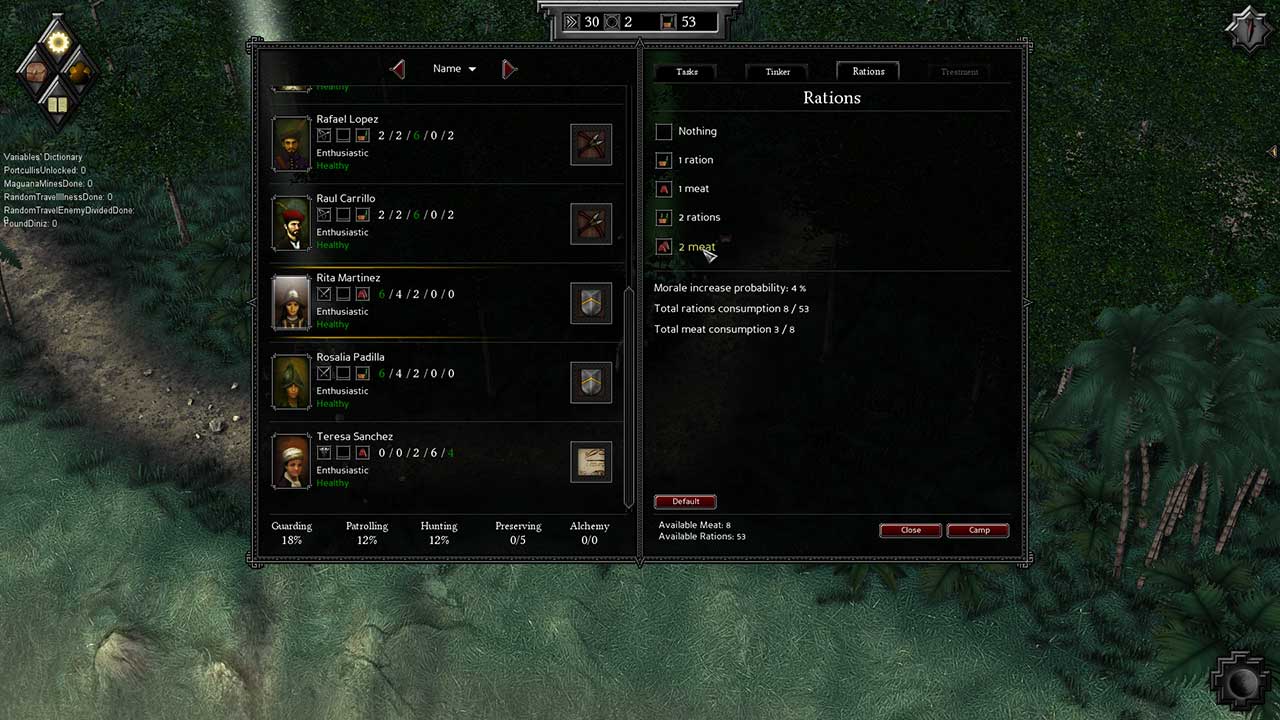Select the 2 meat option
The width and height of the screenshot is (1280, 720).
(x=664, y=246)
